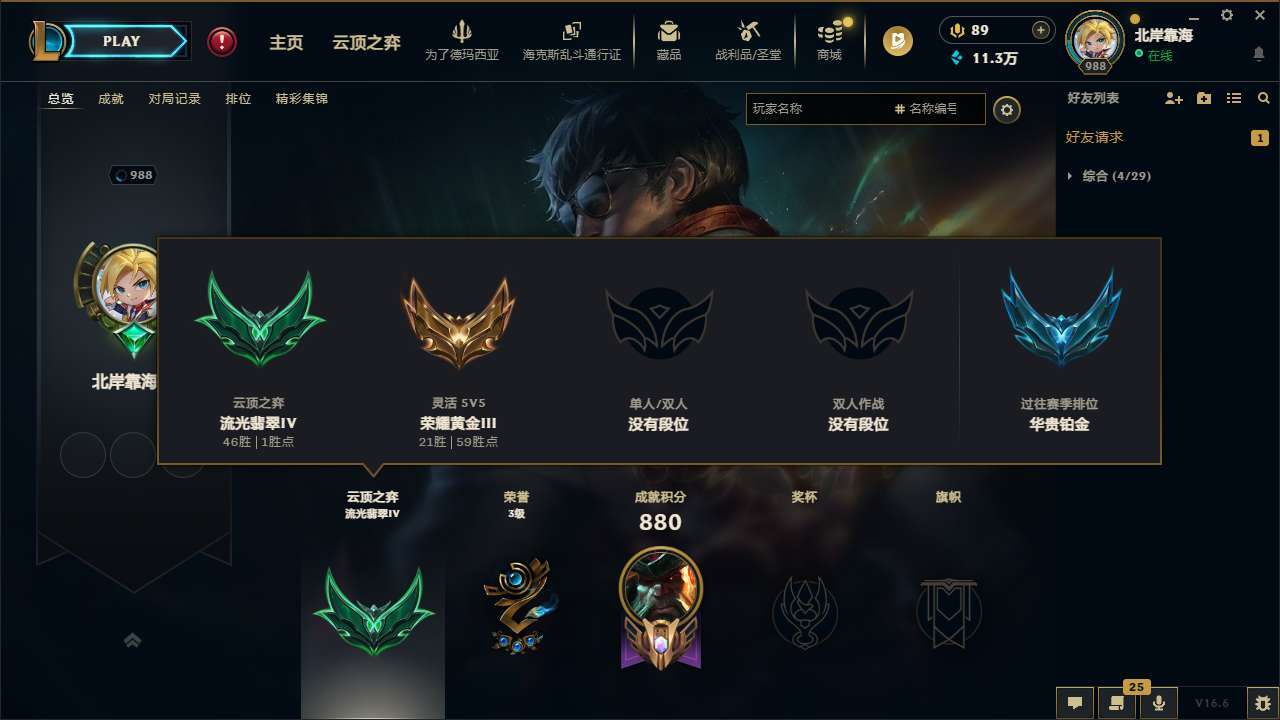Add a friend with the add-friend icon

click(x=1172, y=98)
